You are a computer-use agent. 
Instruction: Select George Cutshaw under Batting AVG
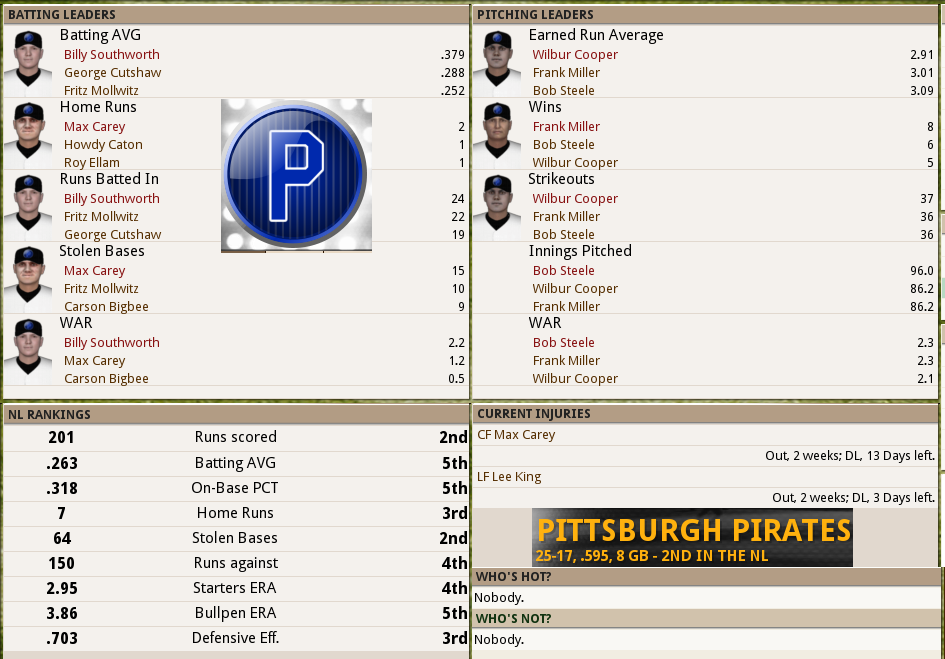(112, 73)
